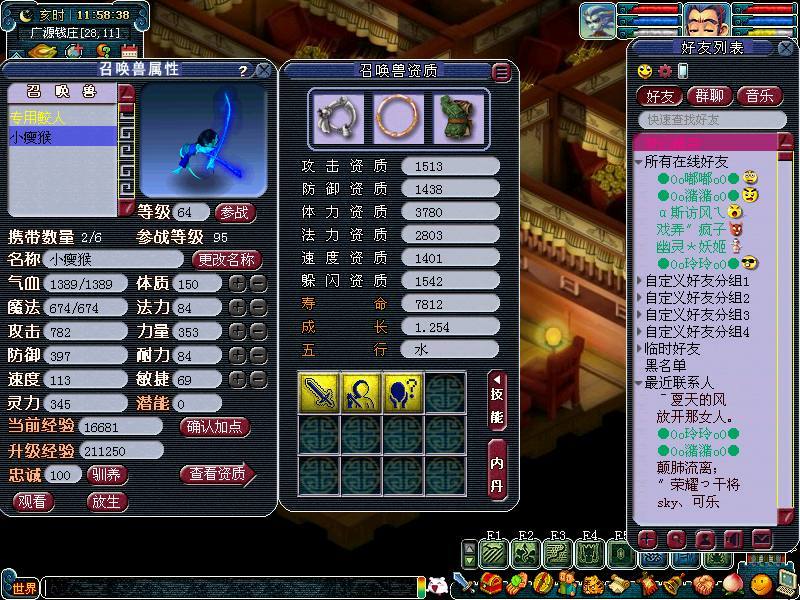This screenshot has width=800, height=600.
Task: Release the pet with 放生
Action: (108, 501)
